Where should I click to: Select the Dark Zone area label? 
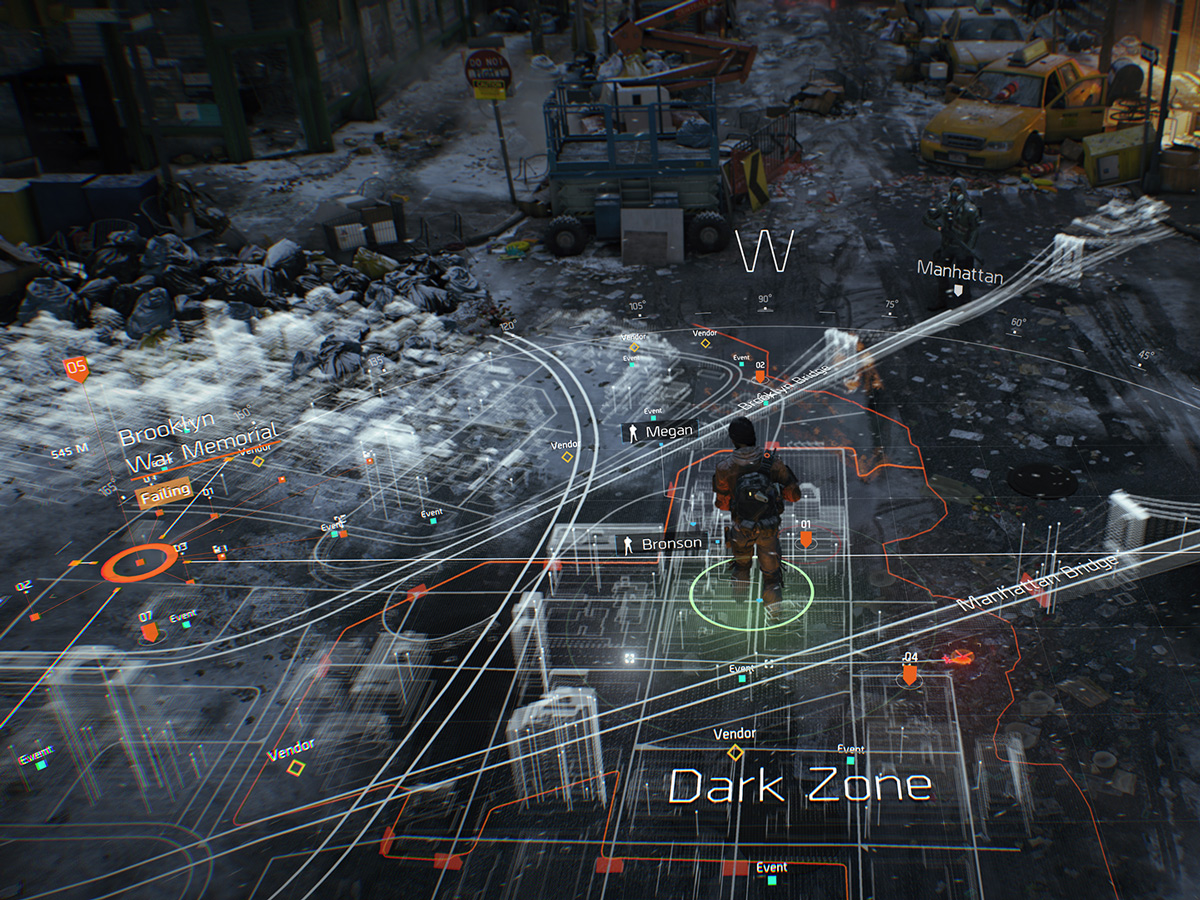[799, 787]
